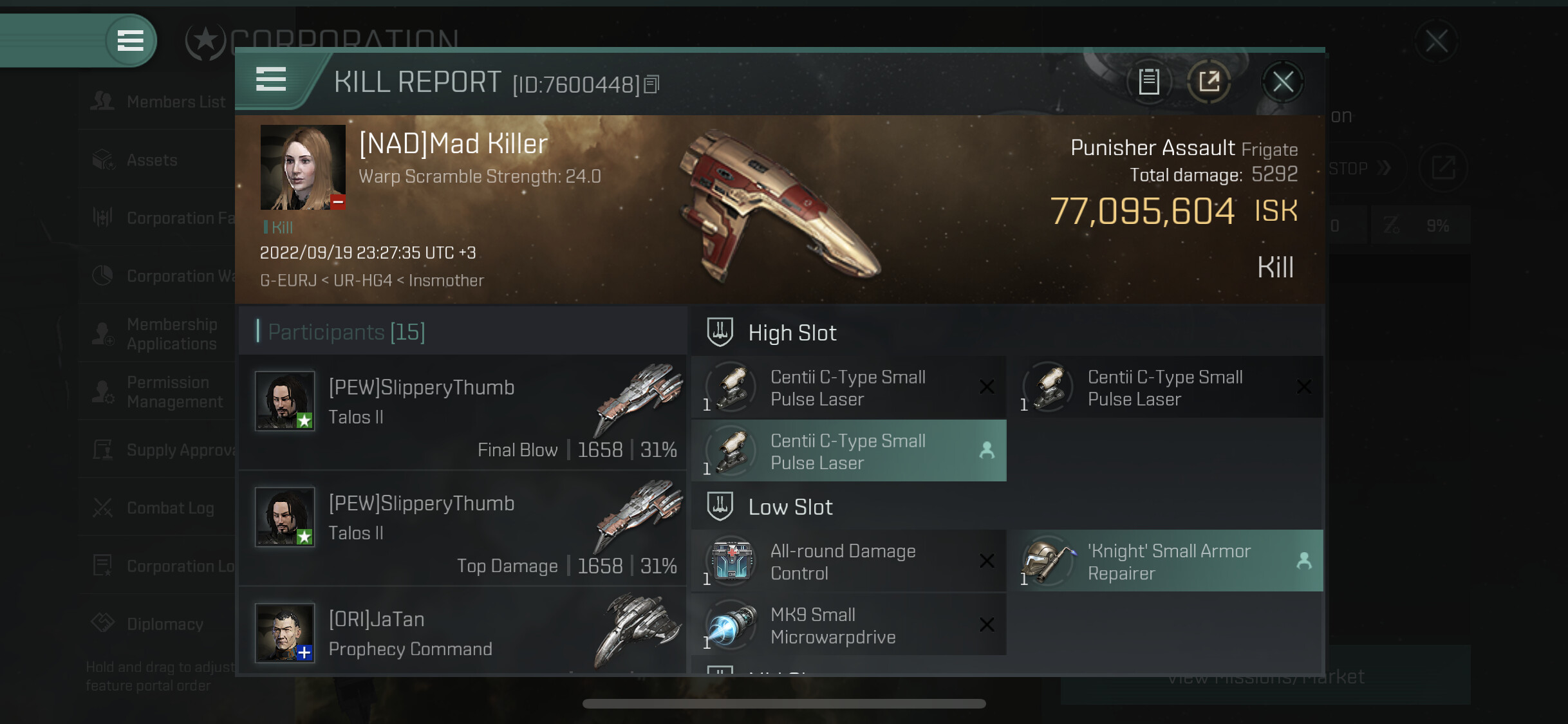
Task: Select JaTan's Prophecy Command participant row
Action: click(462, 634)
